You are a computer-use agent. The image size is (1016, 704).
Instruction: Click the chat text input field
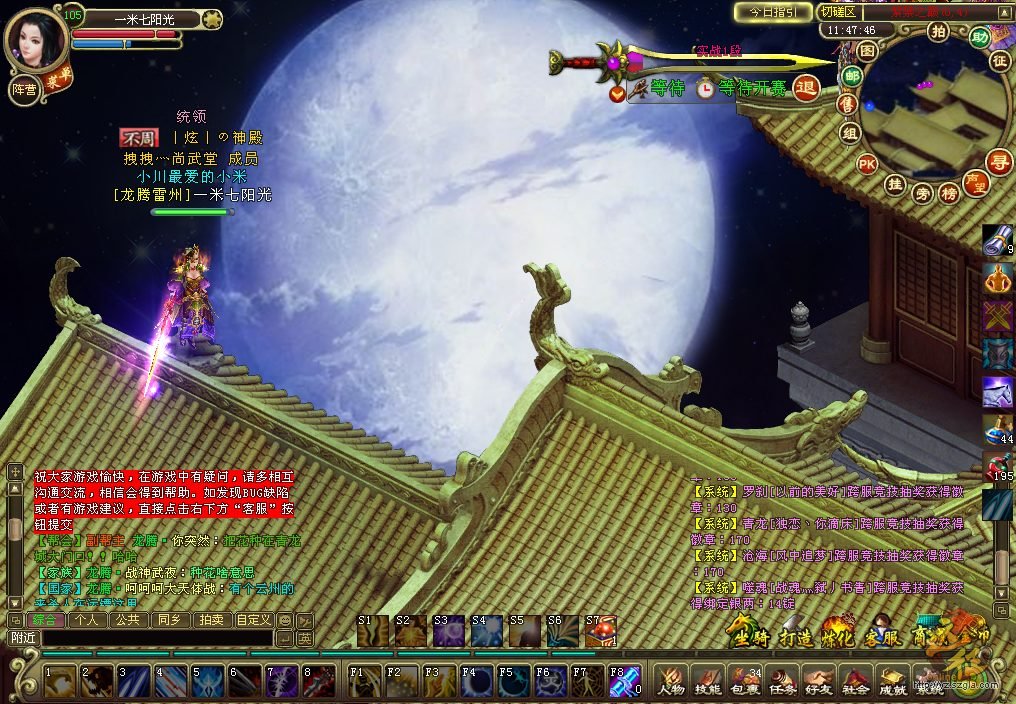(x=155, y=637)
